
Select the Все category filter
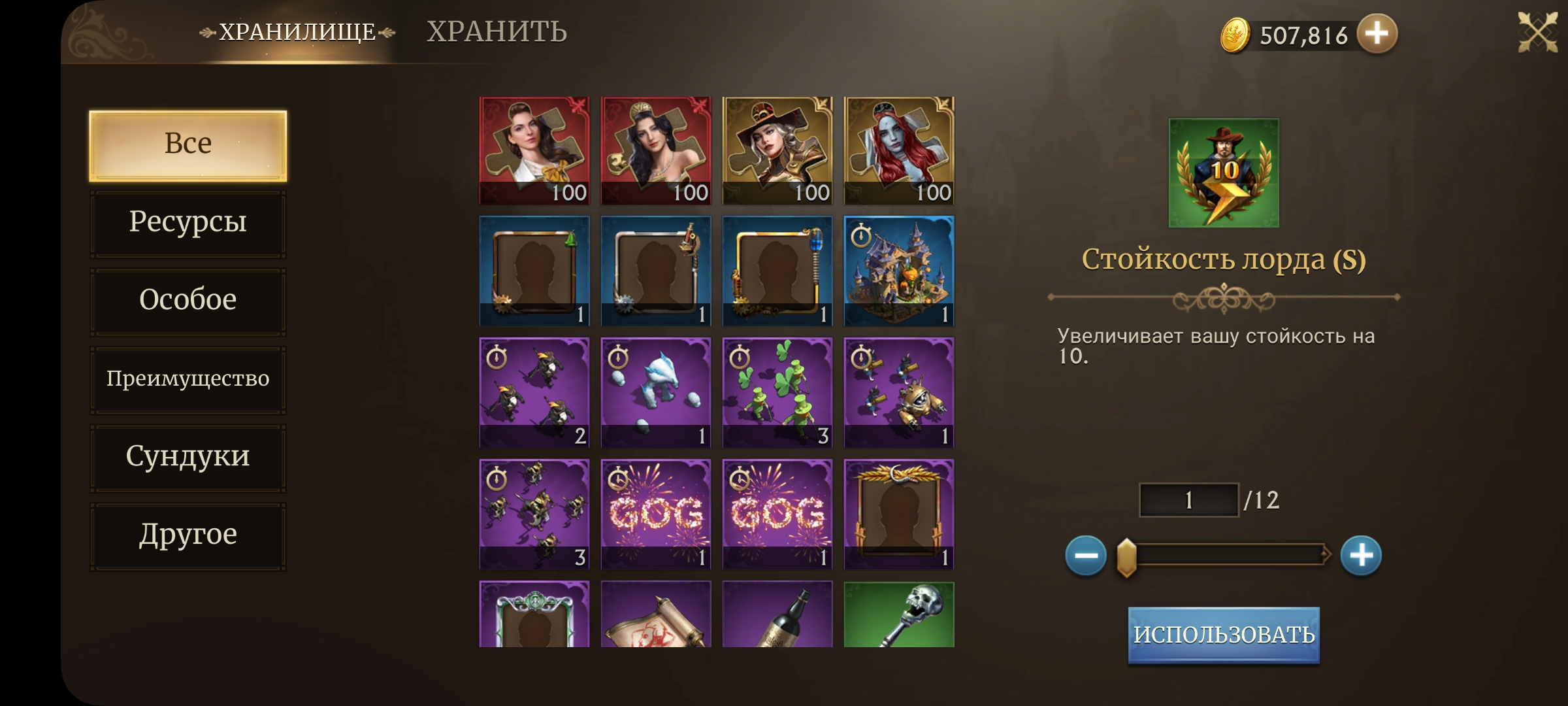click(x=188, y=145)
